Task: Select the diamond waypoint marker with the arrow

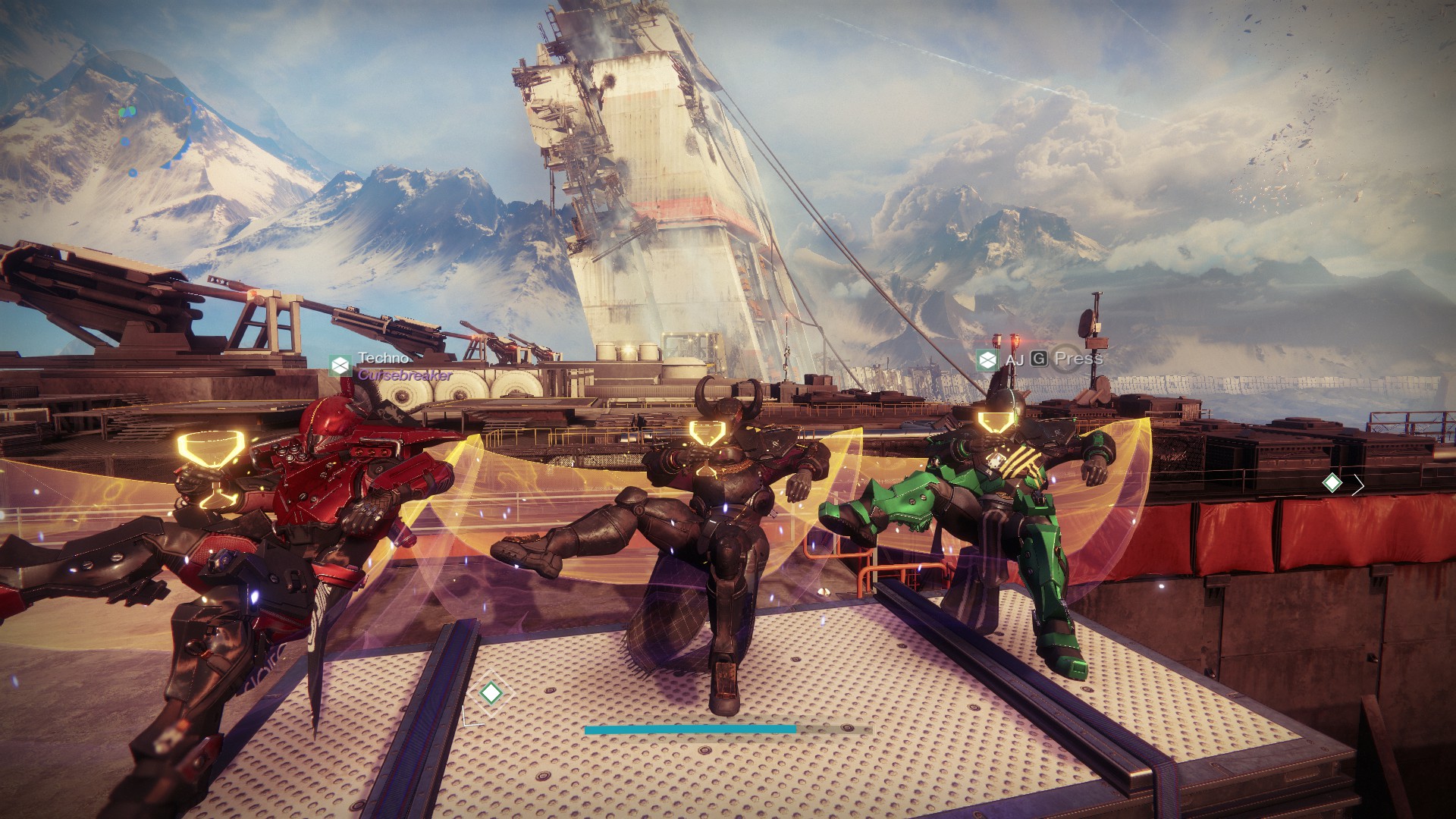Action: pyautogui.click(x=1332, y=482)
